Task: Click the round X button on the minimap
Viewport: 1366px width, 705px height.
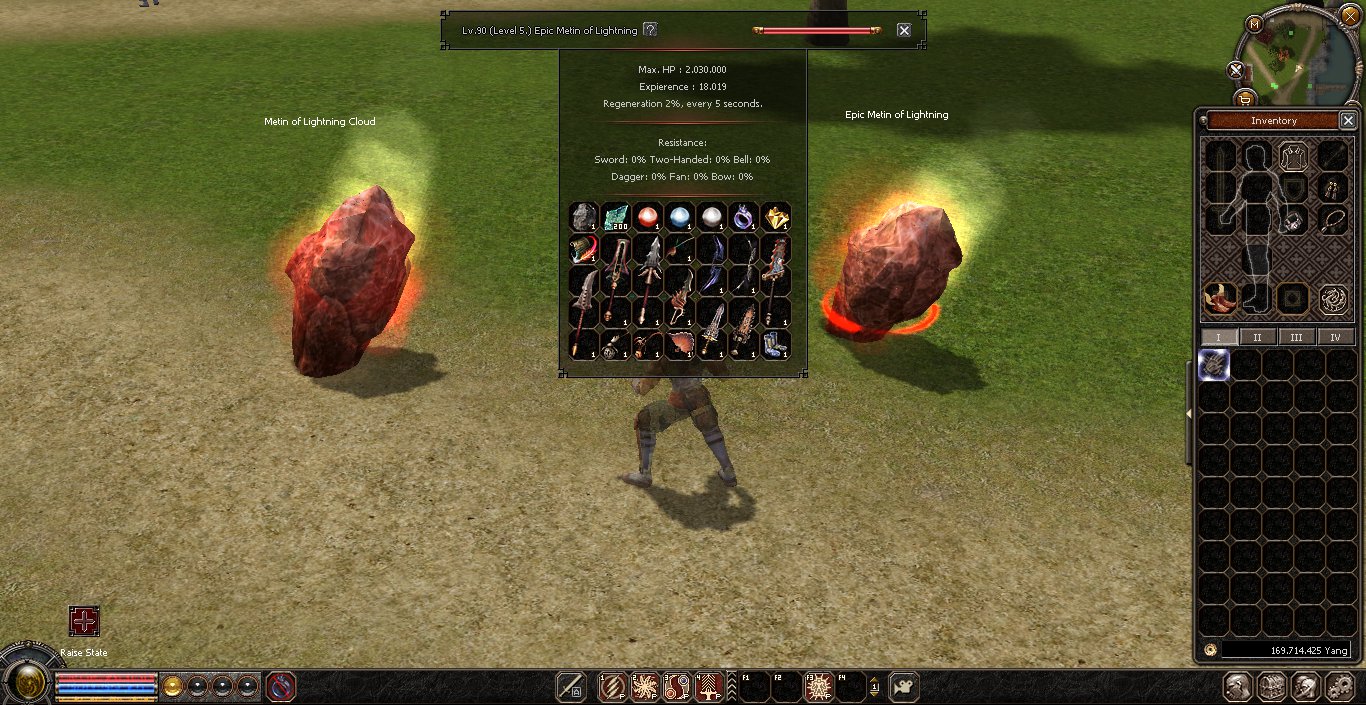Action: pyautogui.click(x=1350, y=16)
